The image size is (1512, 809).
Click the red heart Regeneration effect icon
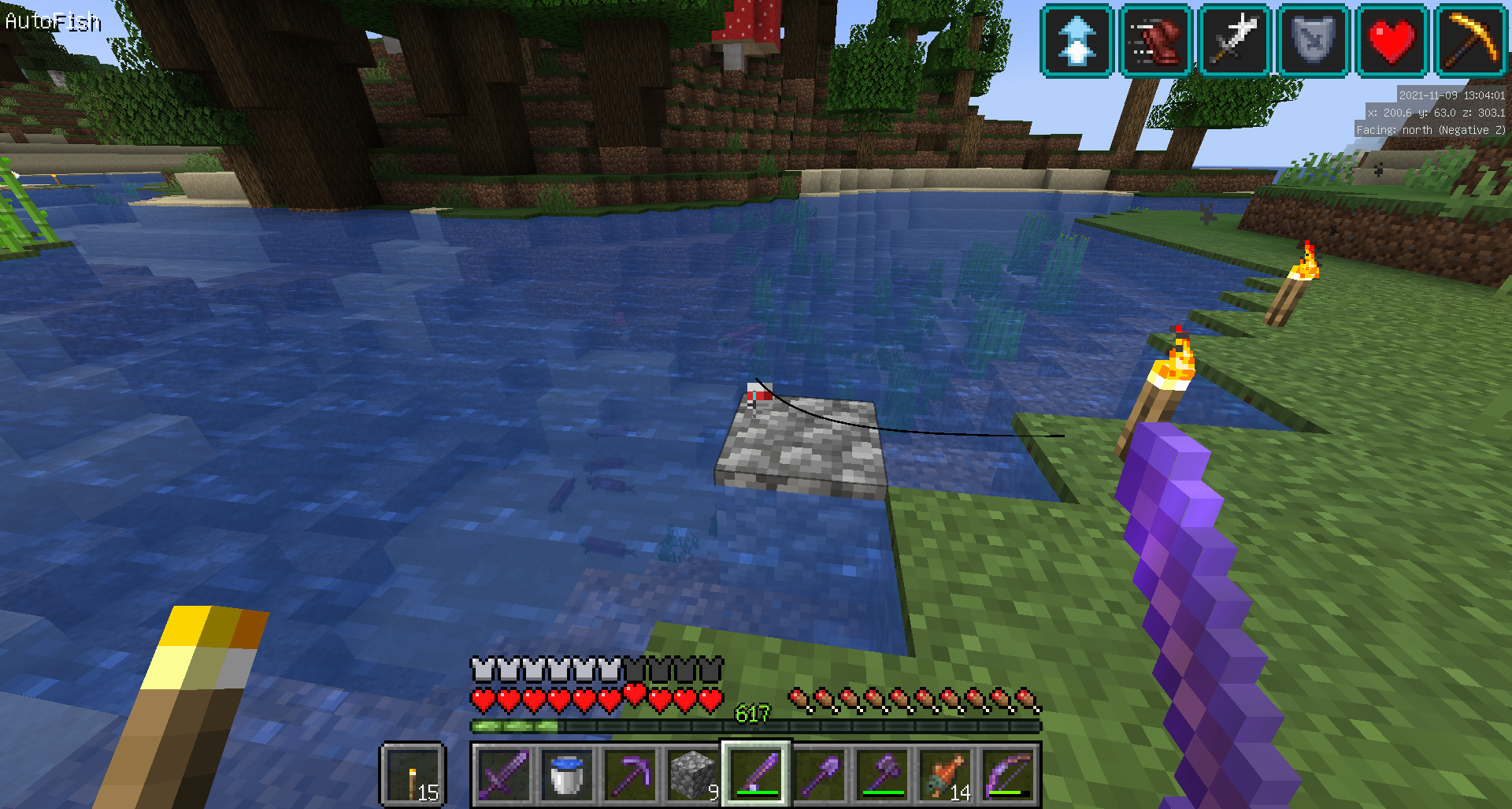click(x=1392, y=40)
